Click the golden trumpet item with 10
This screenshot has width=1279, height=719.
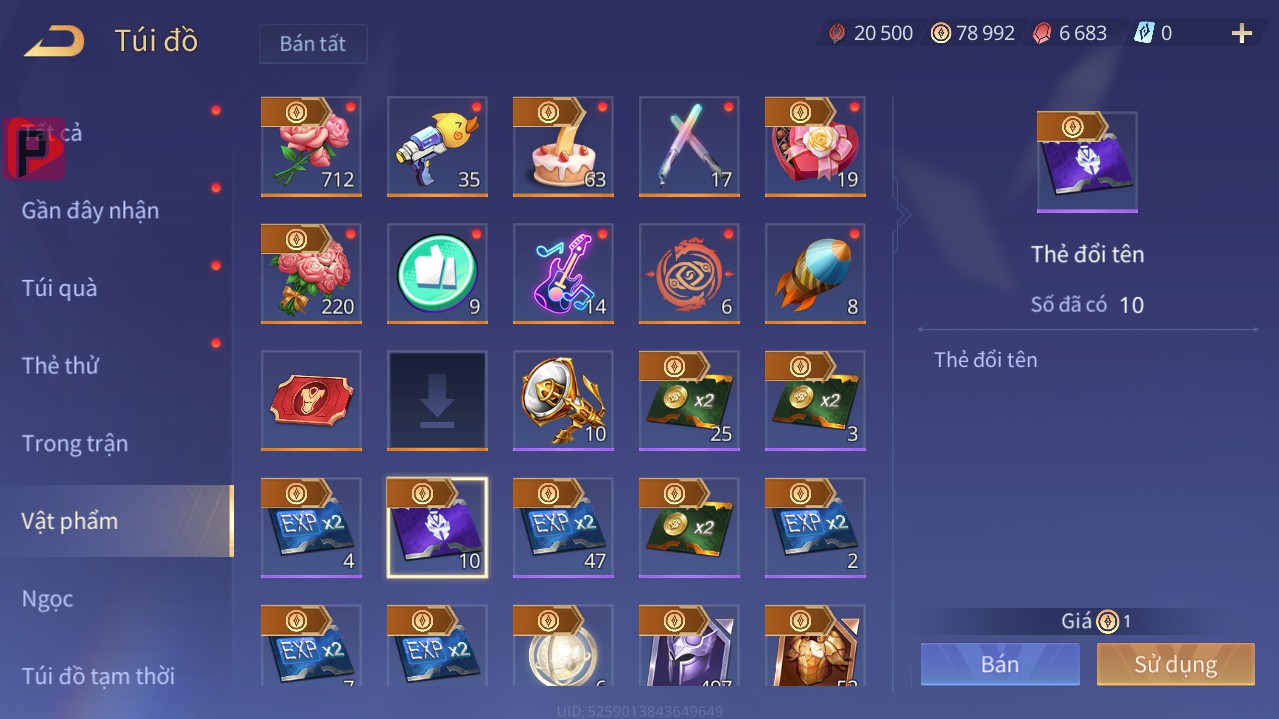coord(563,400)
